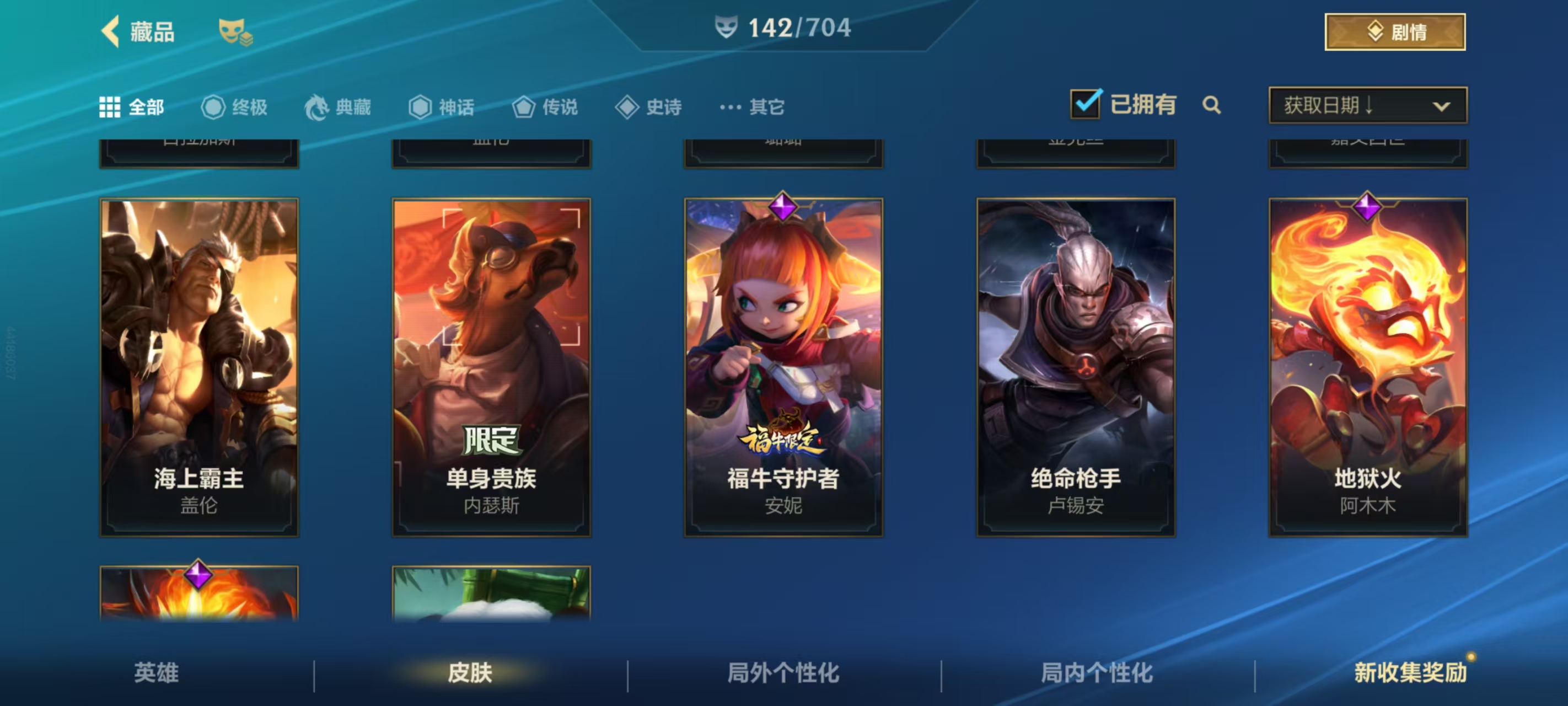Select the 单身贵族 内瑟斯 skin card
The image size is (1568, 706).
point(491,367)
